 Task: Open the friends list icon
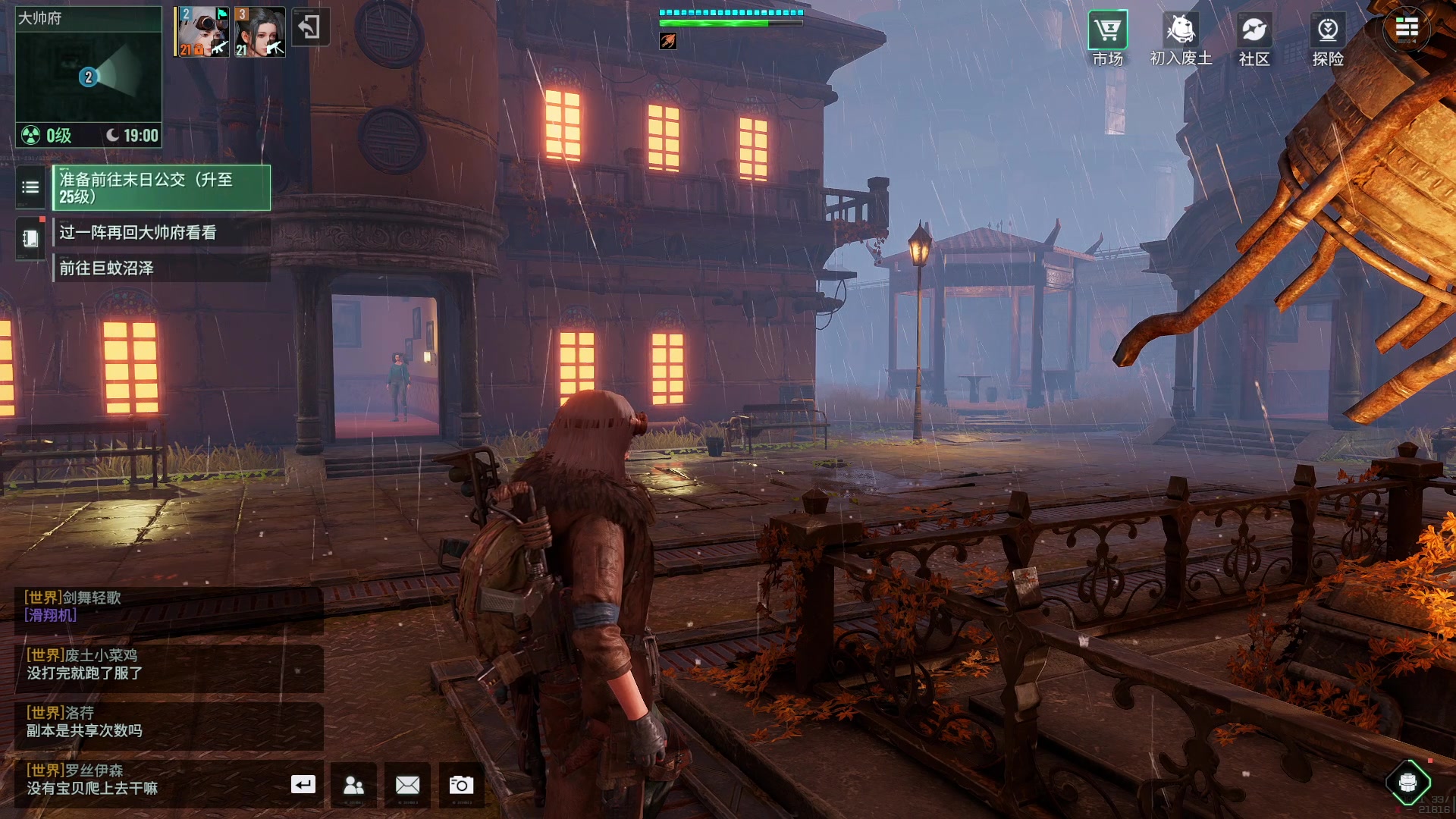coord(353,785)
